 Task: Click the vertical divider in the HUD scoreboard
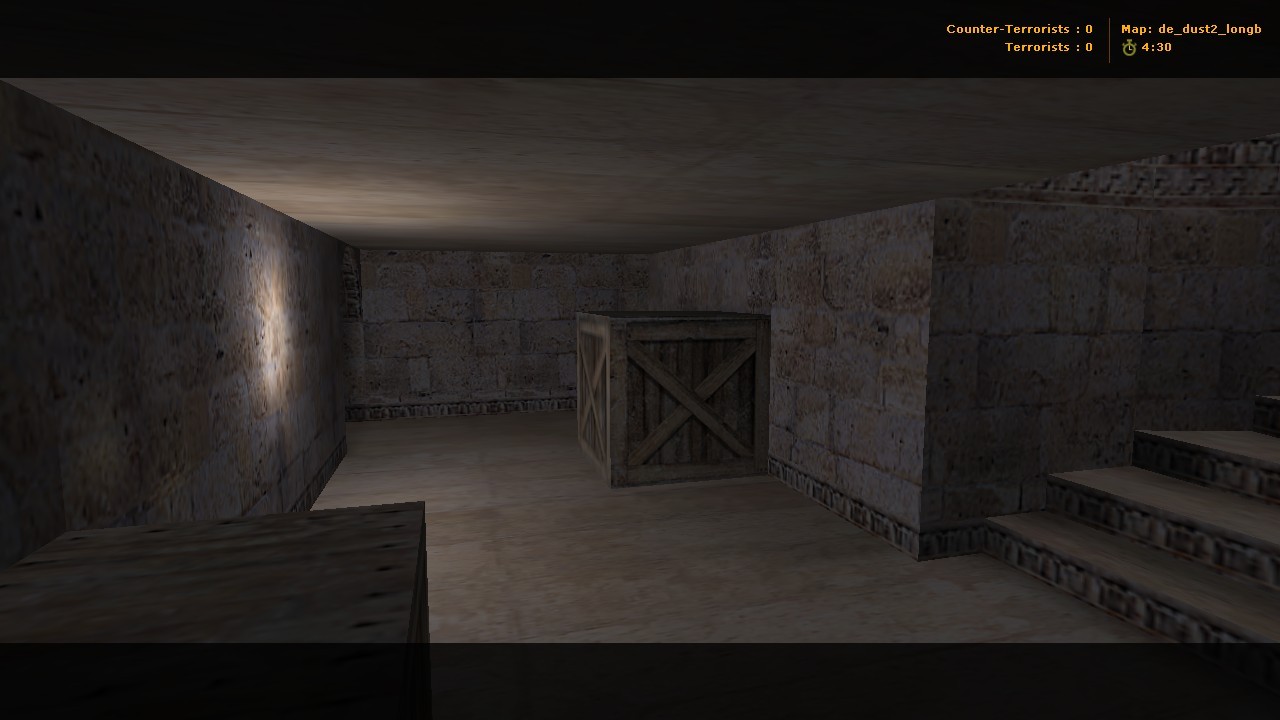click(1107, 38)
